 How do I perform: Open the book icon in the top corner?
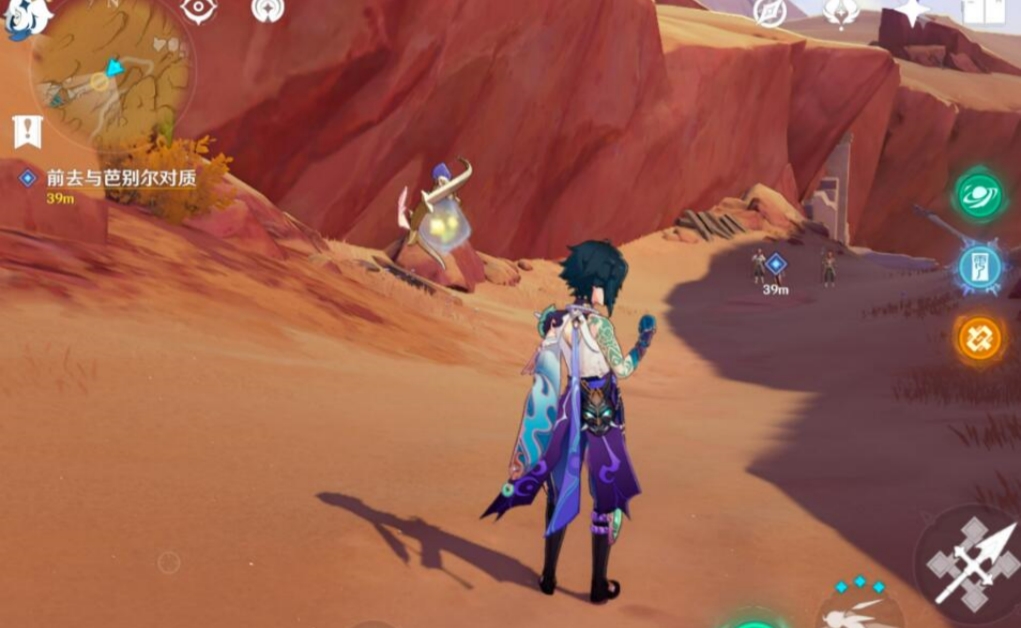click(x=982, y=11)
